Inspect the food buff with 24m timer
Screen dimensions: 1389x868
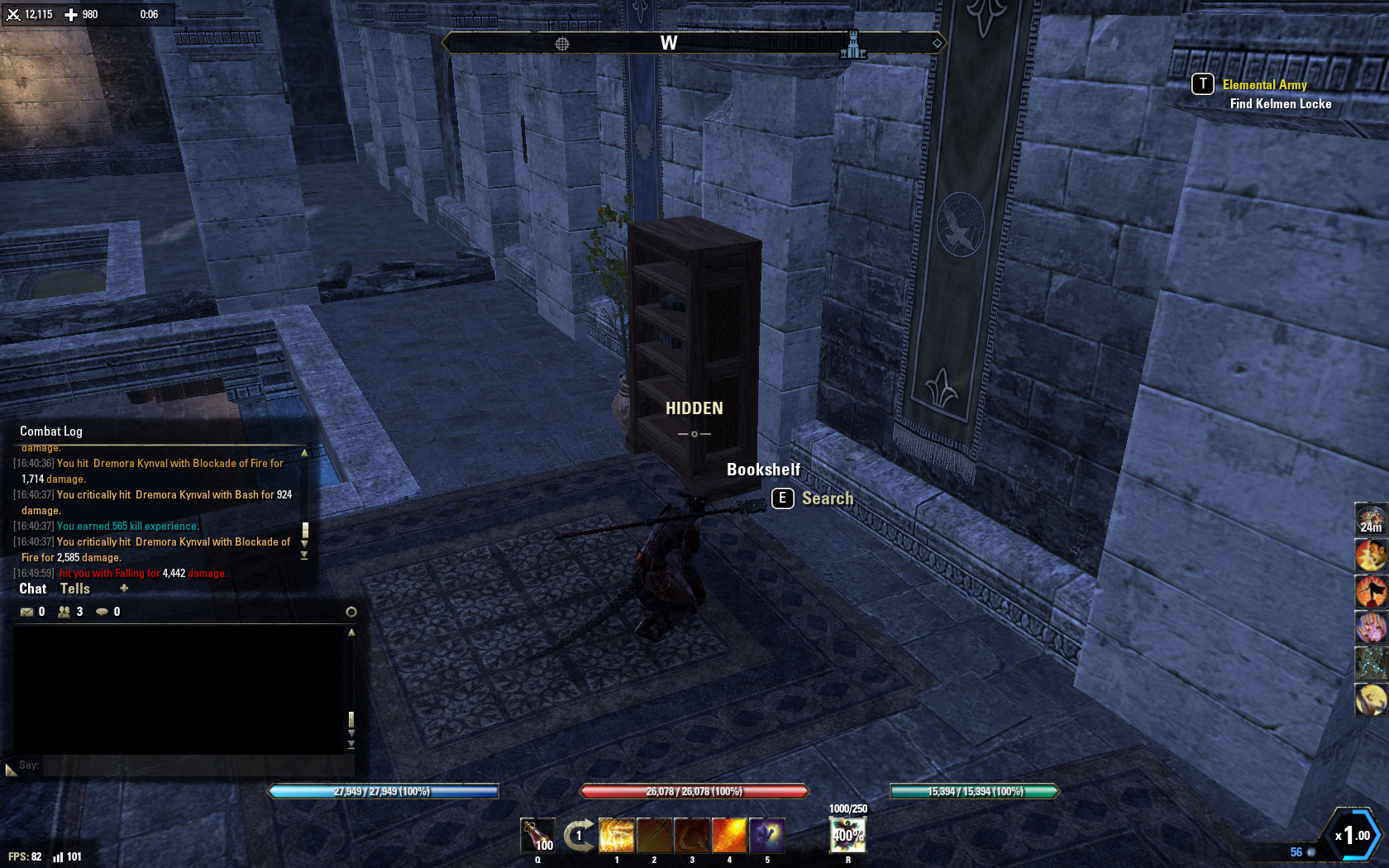point(1371,519)
